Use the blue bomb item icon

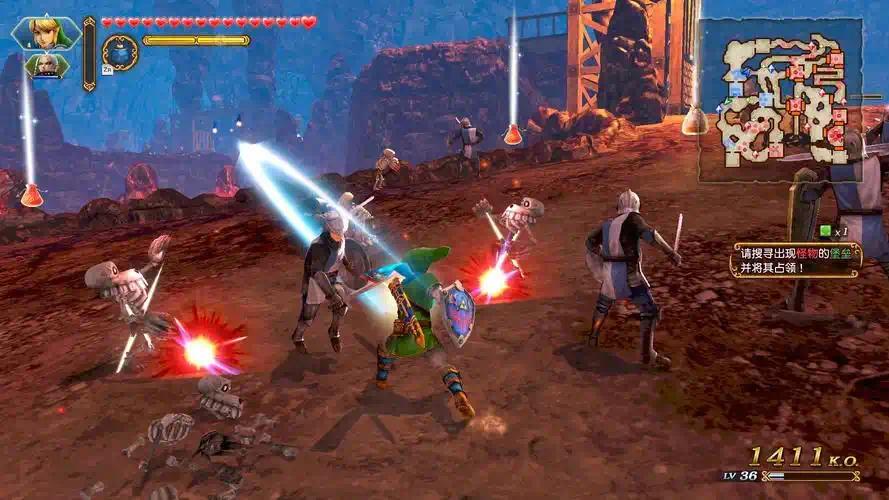click(120, 51)
